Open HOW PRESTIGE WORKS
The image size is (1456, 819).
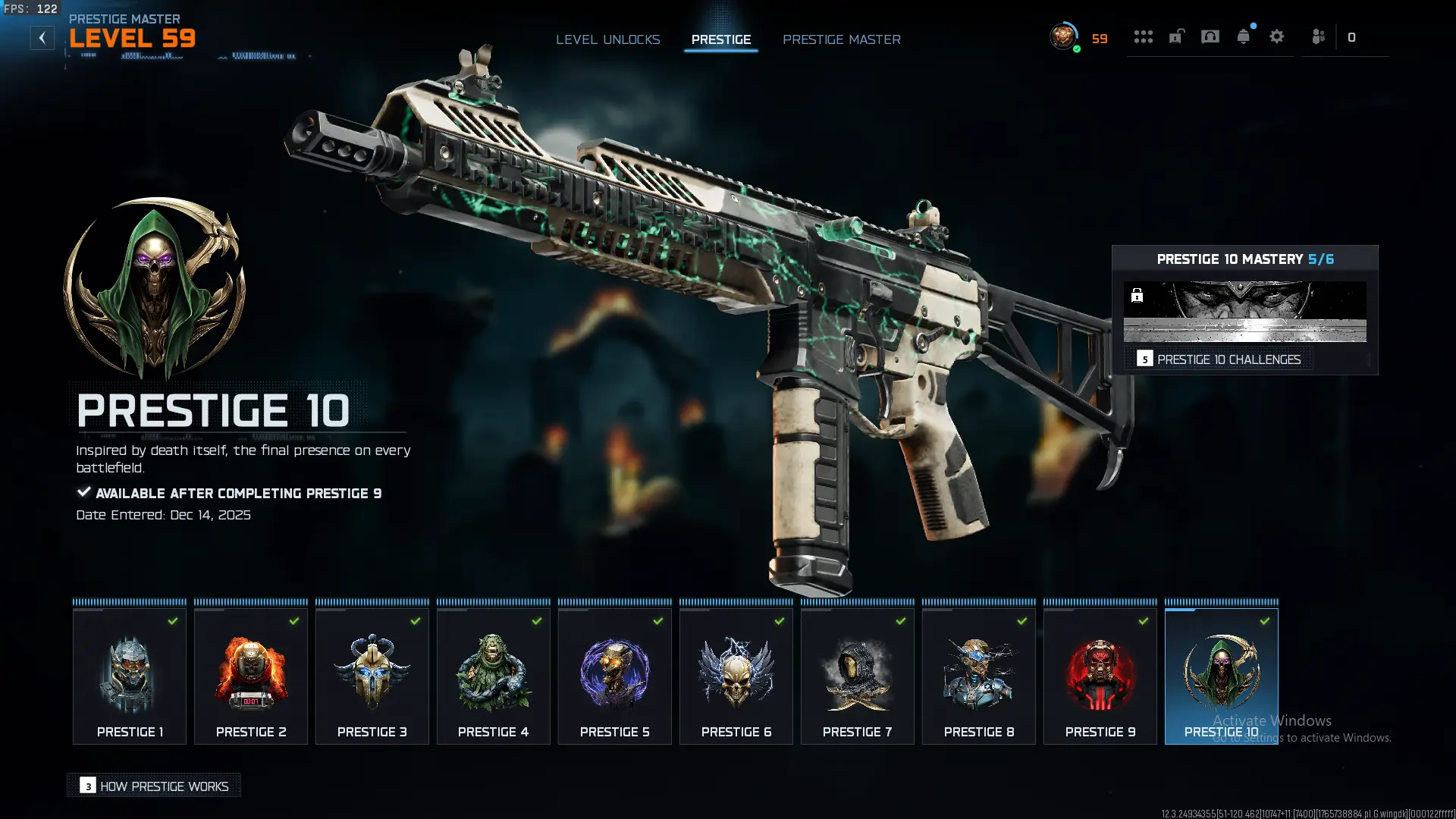pyautogui.click(x=153, y=786)
